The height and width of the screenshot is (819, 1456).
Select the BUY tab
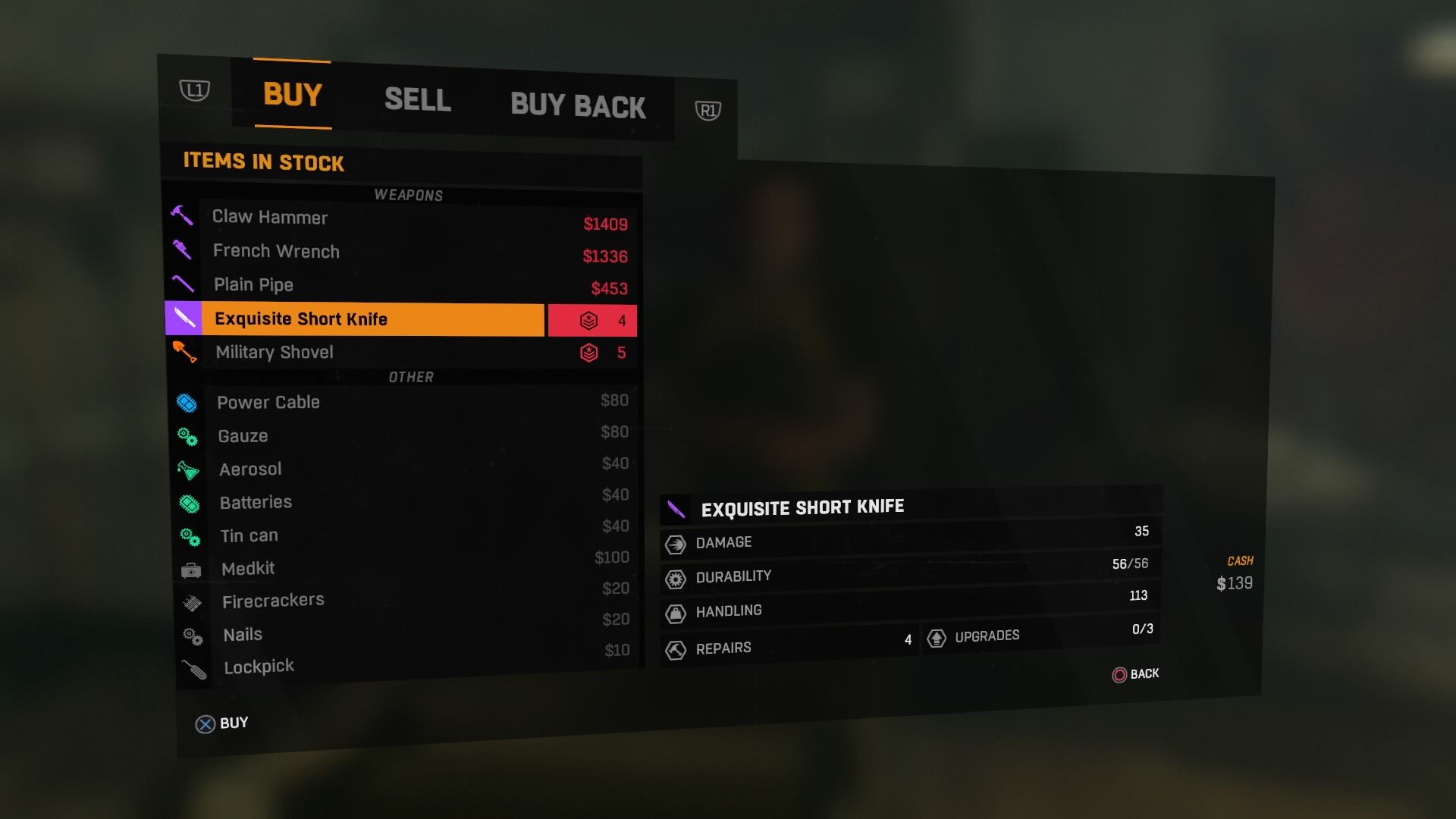tap(293, 95)
